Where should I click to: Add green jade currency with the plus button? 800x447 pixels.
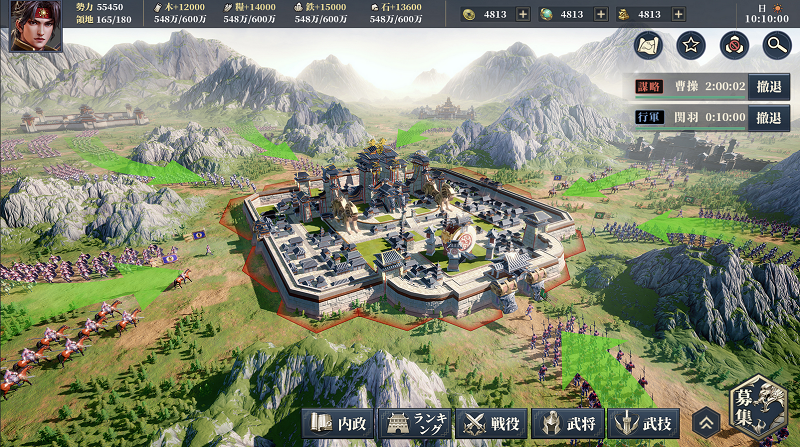pos(601,14)
